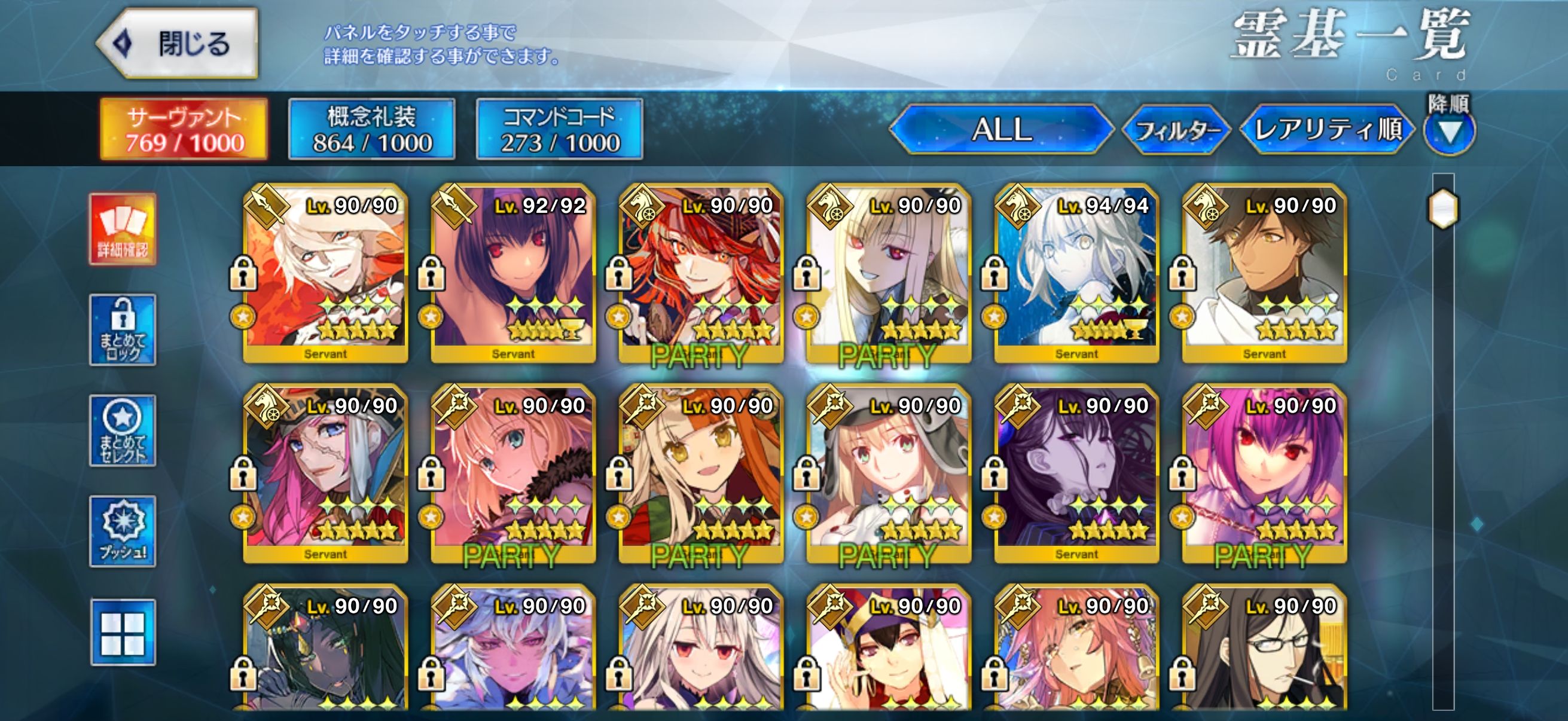Activate the 詳細確認 detail check button

click(123, 230)
